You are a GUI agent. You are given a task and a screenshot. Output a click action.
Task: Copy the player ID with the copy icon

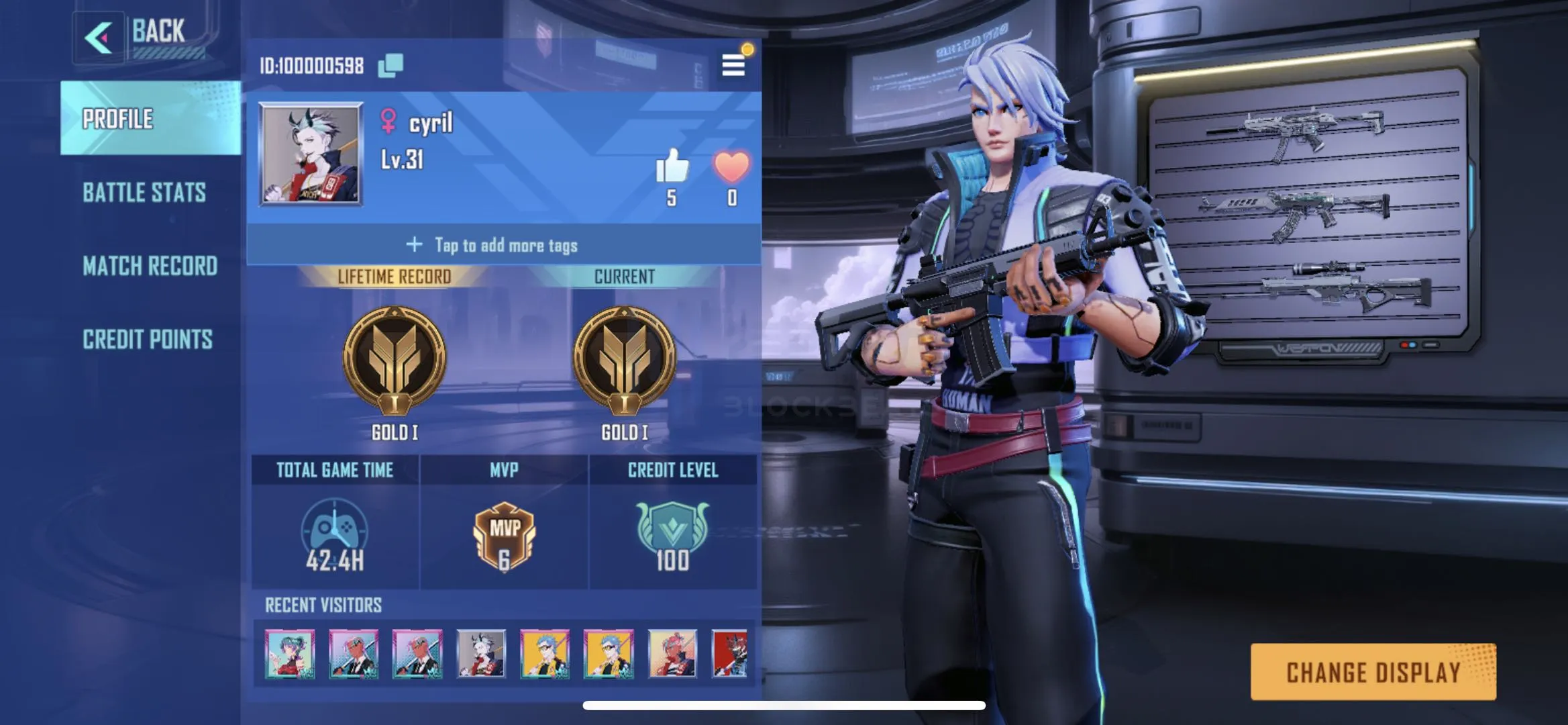click(390, 65)
